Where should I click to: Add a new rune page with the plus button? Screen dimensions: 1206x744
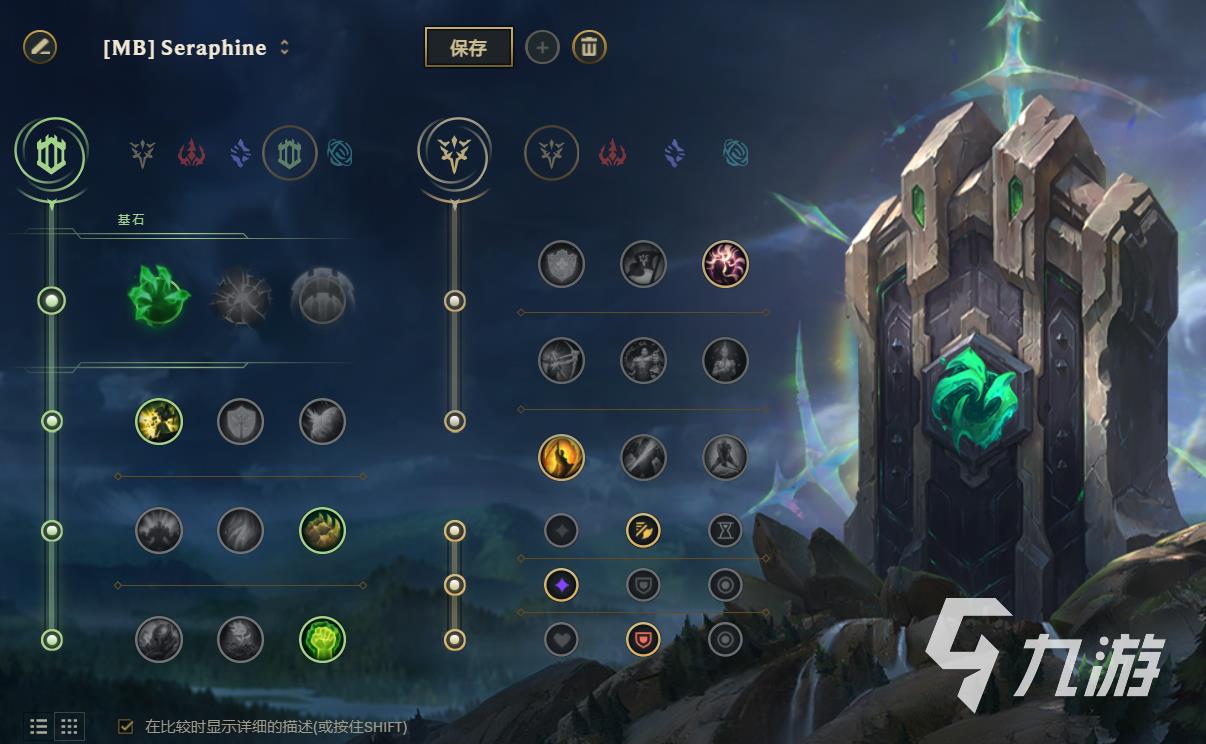coord(542,47)
